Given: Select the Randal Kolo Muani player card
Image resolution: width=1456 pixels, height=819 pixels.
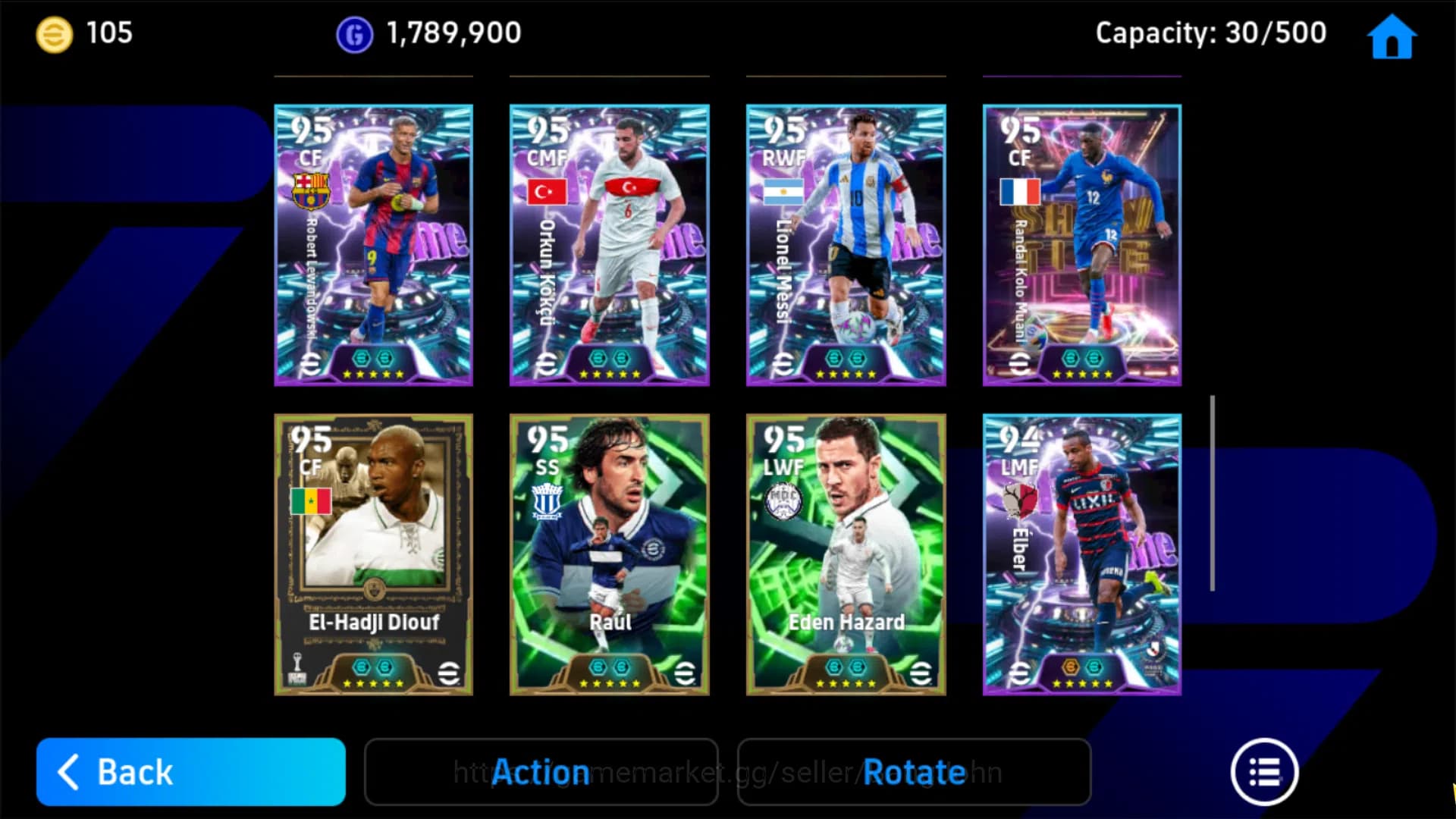Looking at the screenshot, I should [x=1081, y=244].
